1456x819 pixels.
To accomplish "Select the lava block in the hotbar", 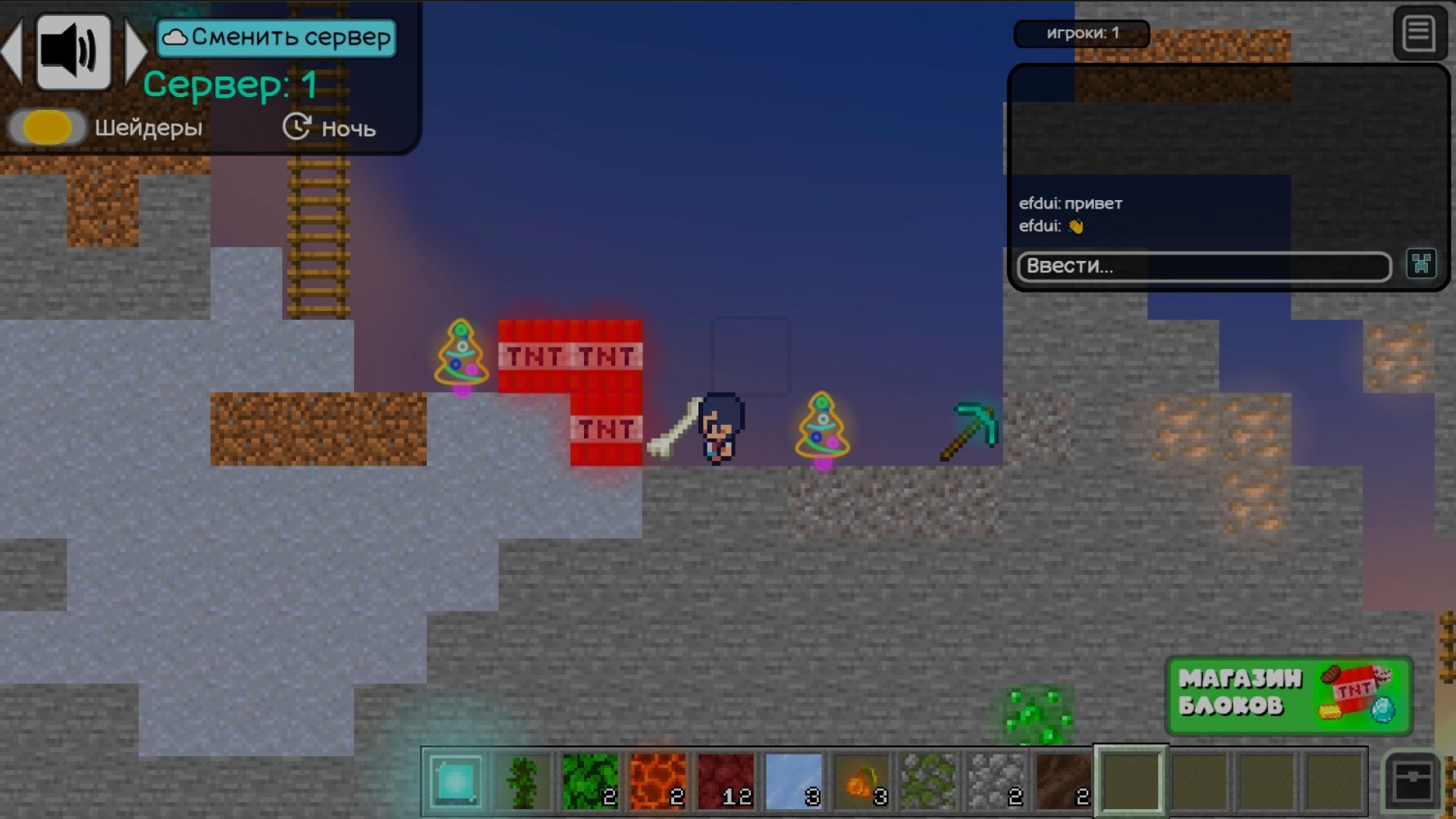I will [x=658, y=780].
